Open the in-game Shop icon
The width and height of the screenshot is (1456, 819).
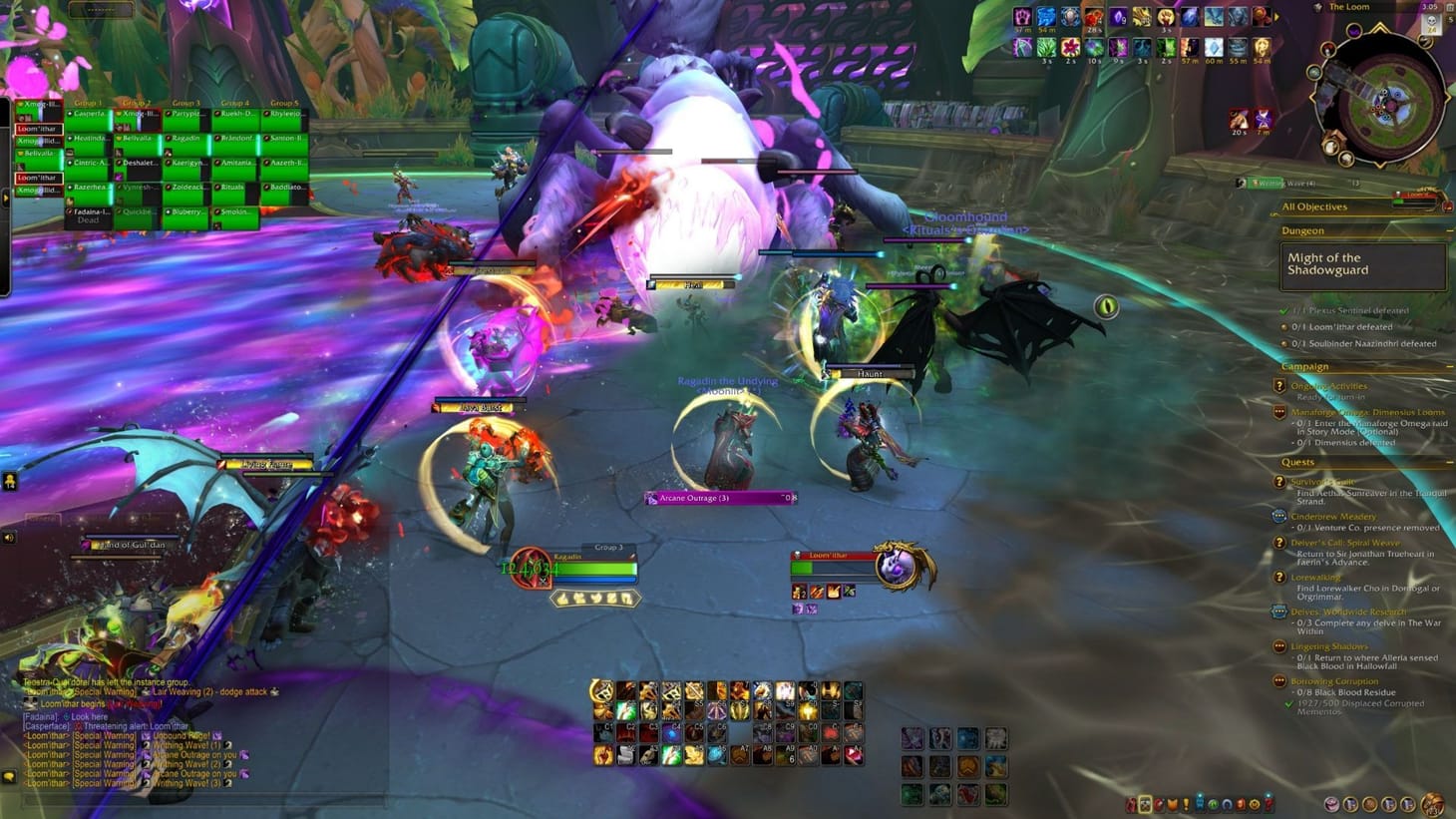(x=1254, y=803)
